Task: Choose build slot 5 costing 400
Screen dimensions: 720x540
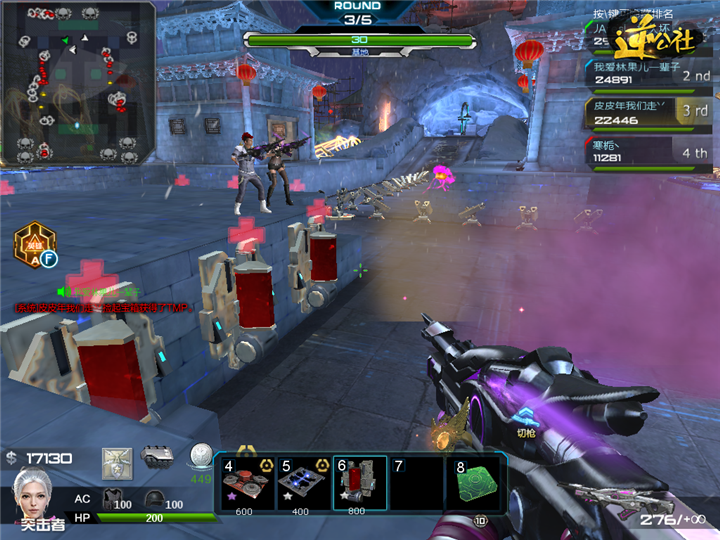Action: 303,482
